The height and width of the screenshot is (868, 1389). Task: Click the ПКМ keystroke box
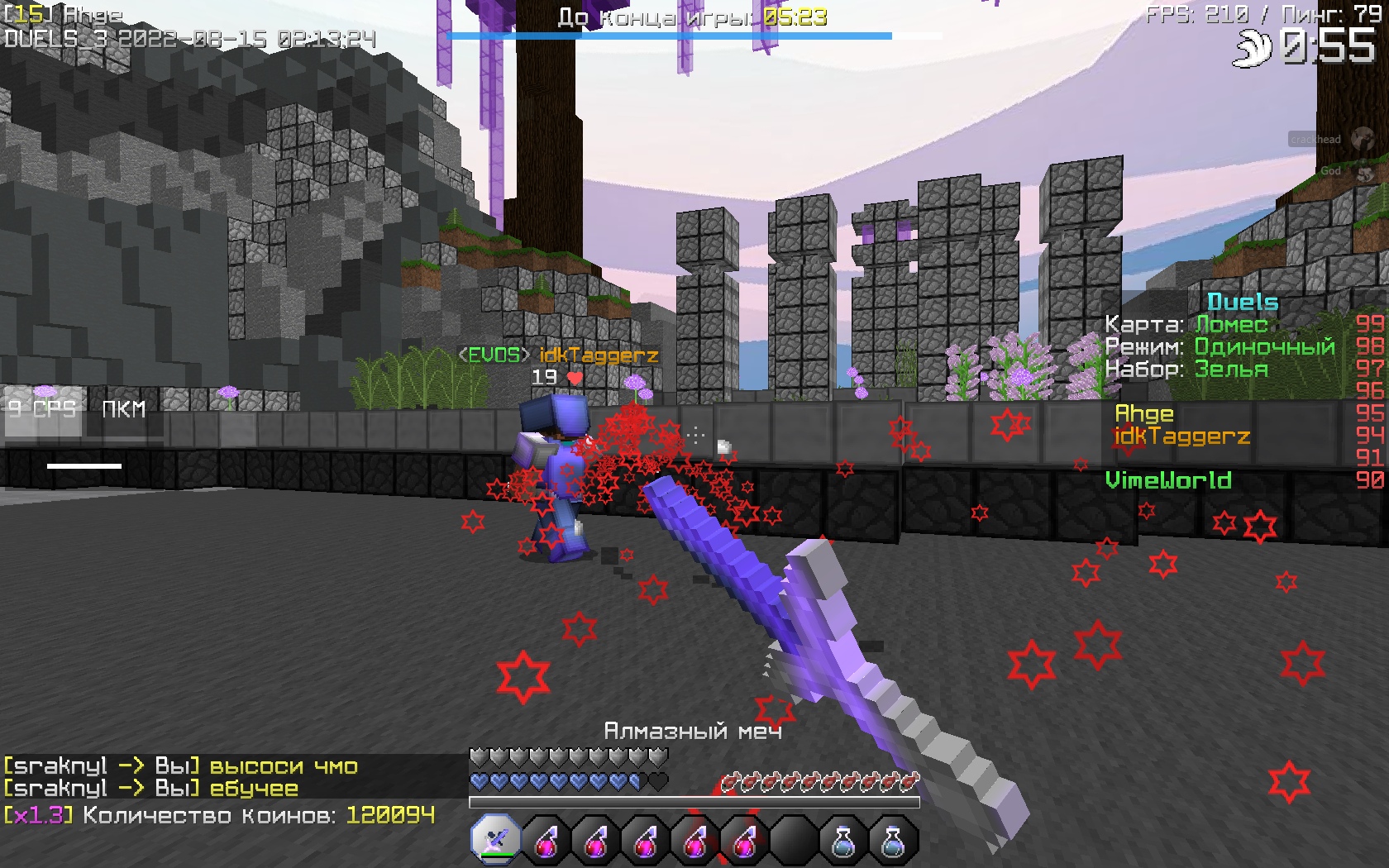pyautogui.click(x=124, y=410)
